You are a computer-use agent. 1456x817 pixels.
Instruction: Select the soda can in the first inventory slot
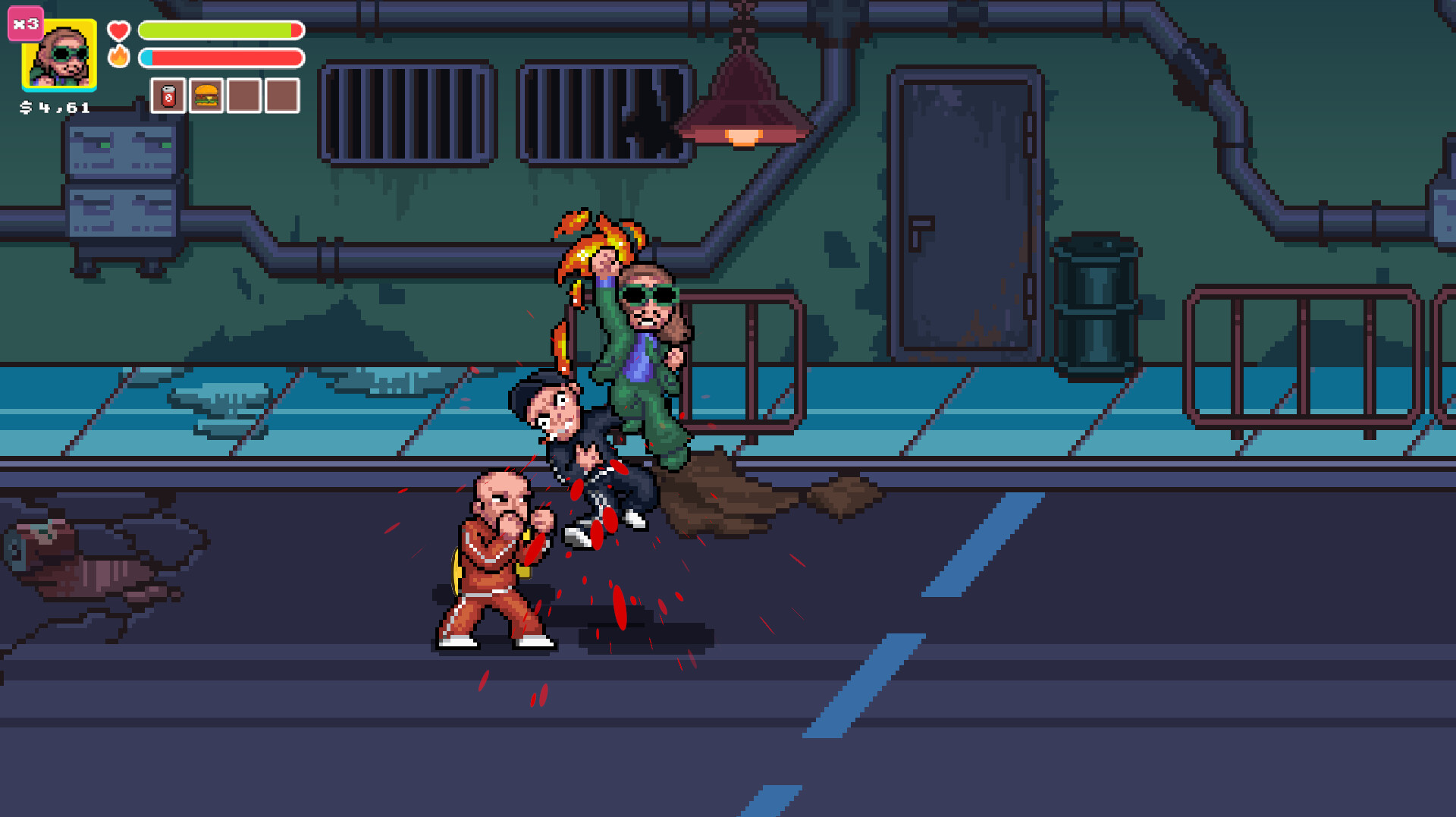168,94
